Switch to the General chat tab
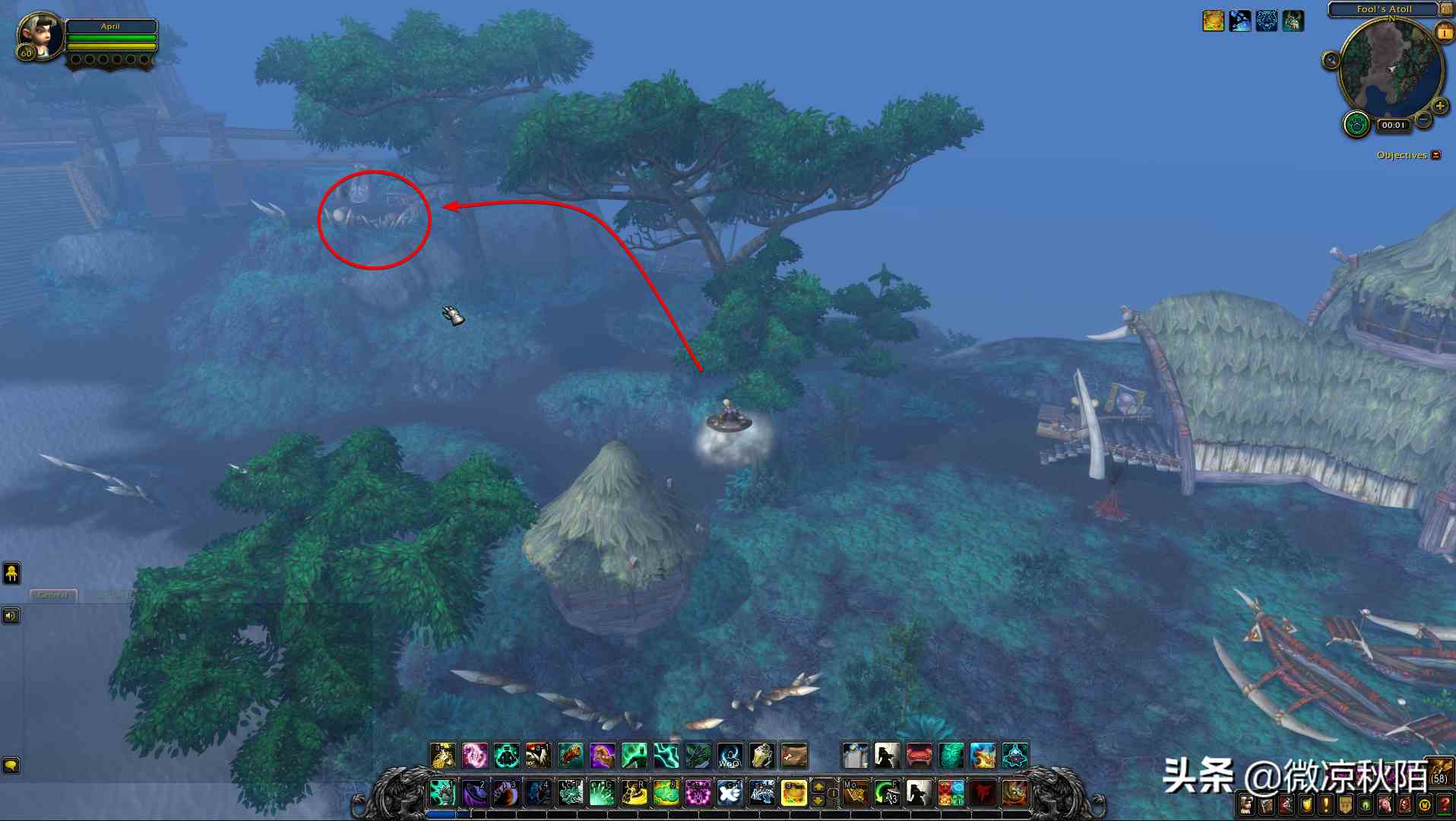 coord(52,596)
